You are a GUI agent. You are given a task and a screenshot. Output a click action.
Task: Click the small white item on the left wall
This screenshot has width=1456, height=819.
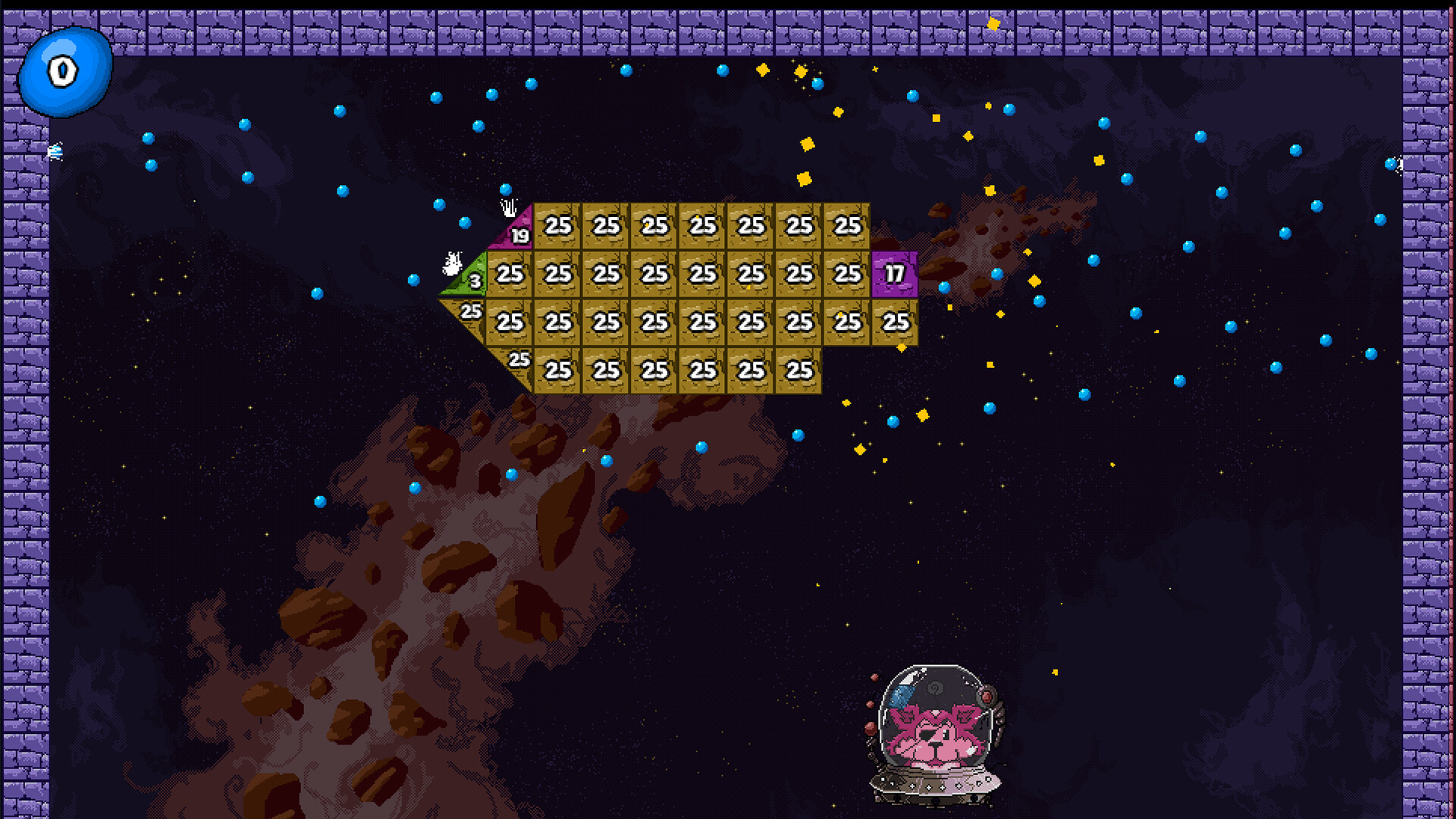click(x=54, y=149)
